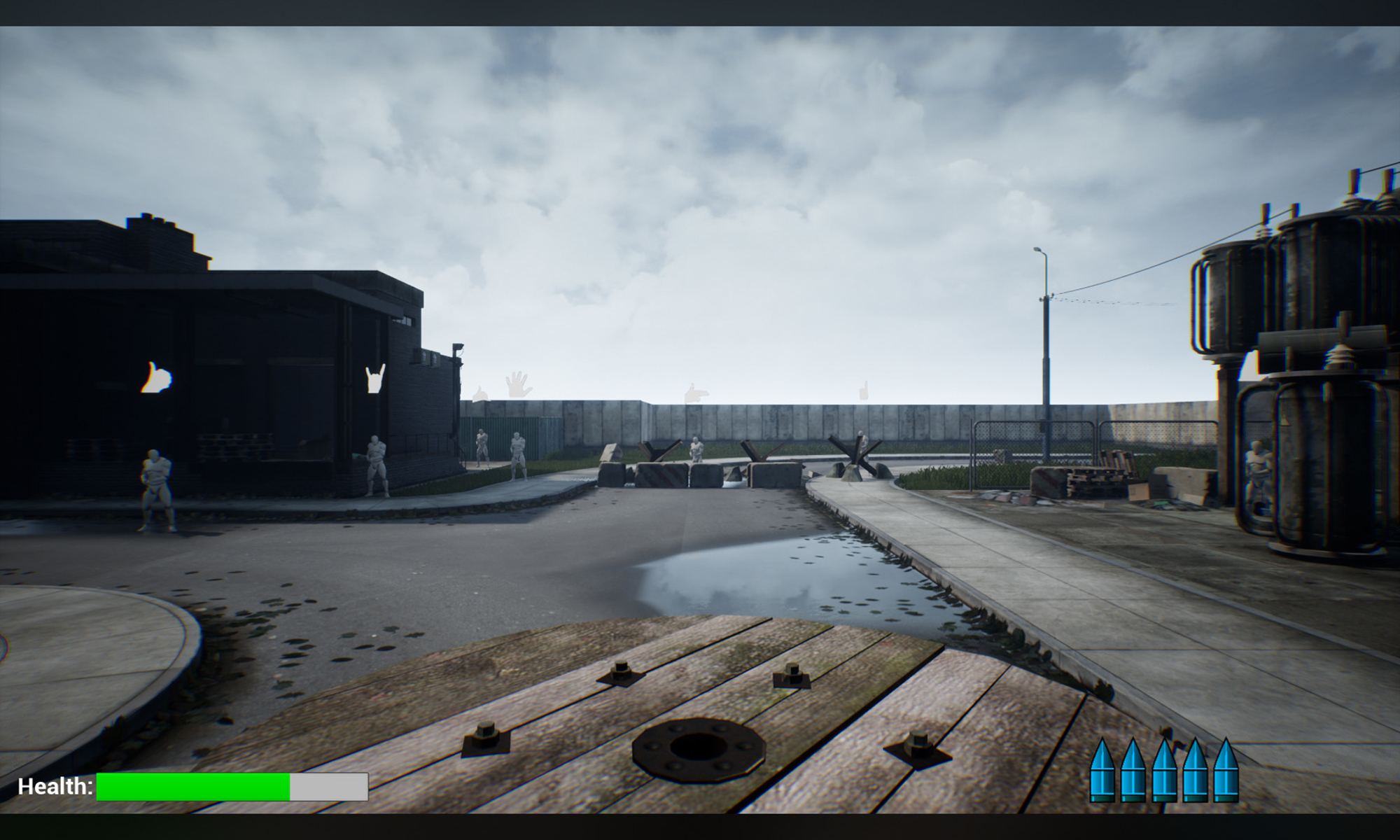Choose the open palm gesture marker
The width and height of the screenshot is (1400, 840).
coord(517,384)
